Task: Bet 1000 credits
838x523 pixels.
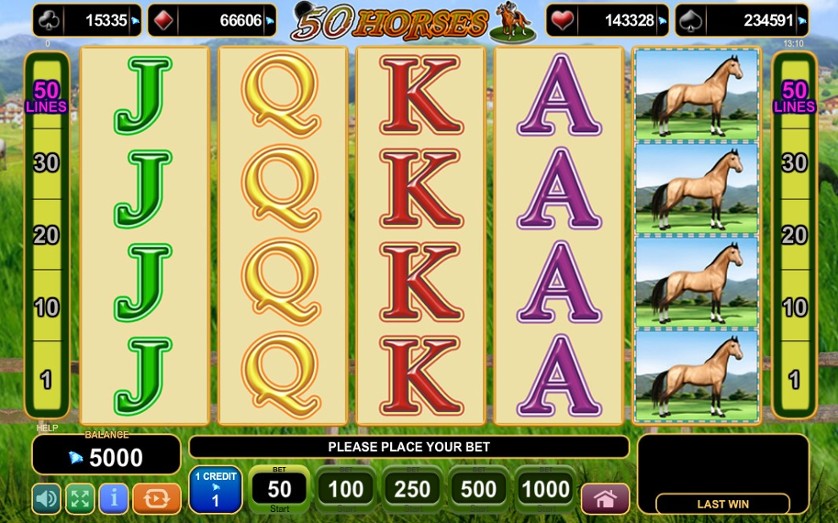Action: (545, 489)
